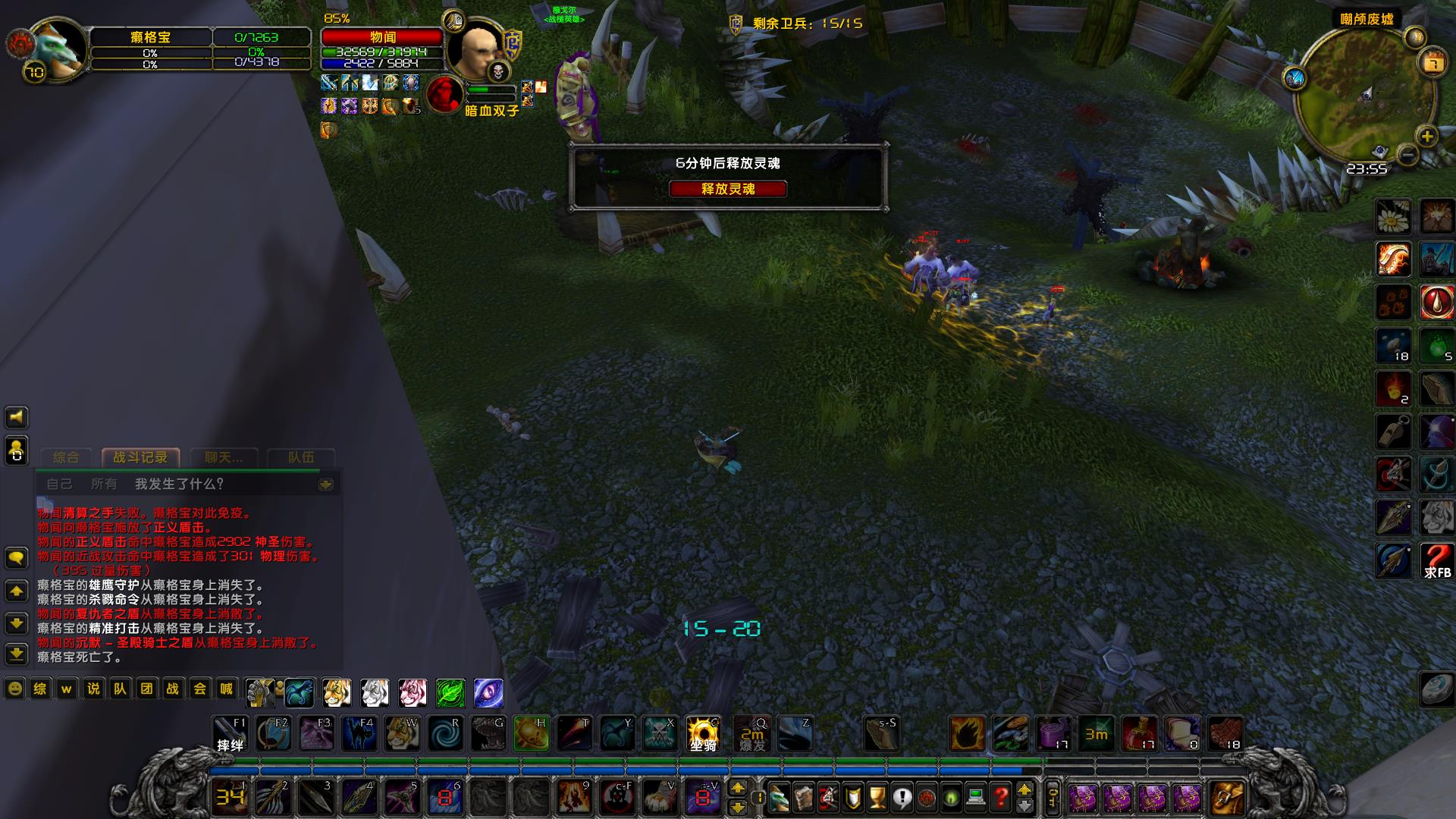Open the red question mark help menu
Screen dimensions: 1456x819
(x=1001, y=798)
